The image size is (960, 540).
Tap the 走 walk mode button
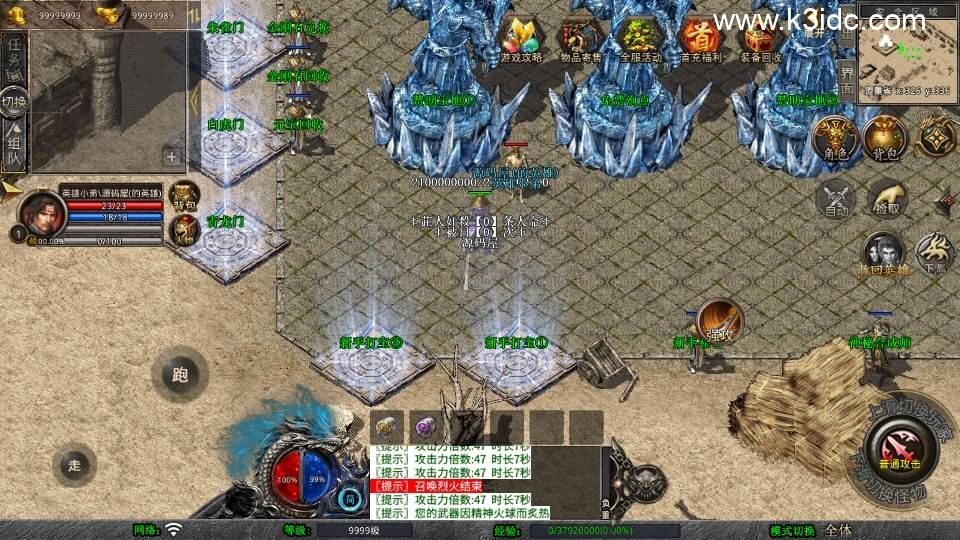74,465
